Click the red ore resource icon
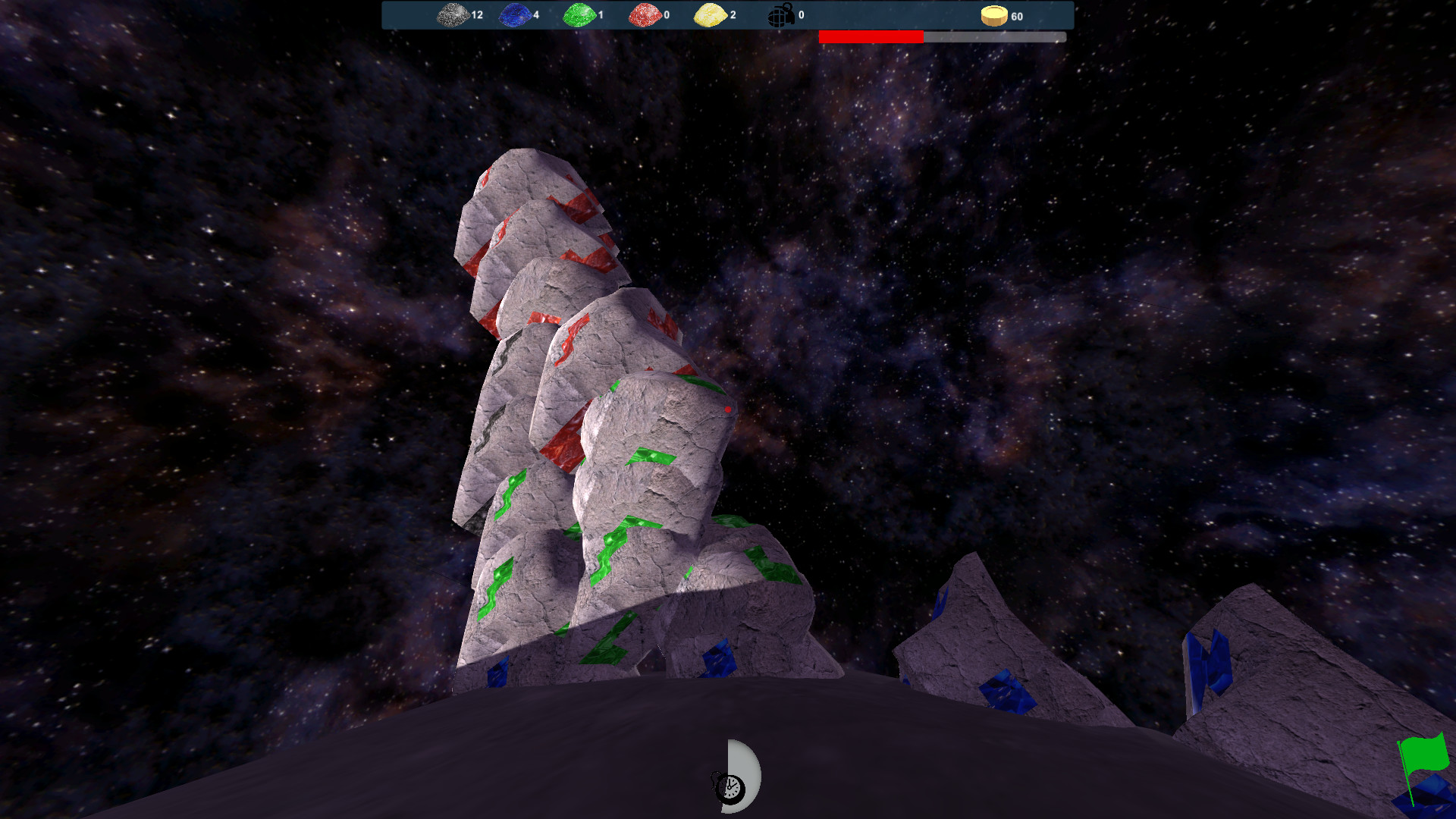 pyautogui.click(x=644, y=15)
